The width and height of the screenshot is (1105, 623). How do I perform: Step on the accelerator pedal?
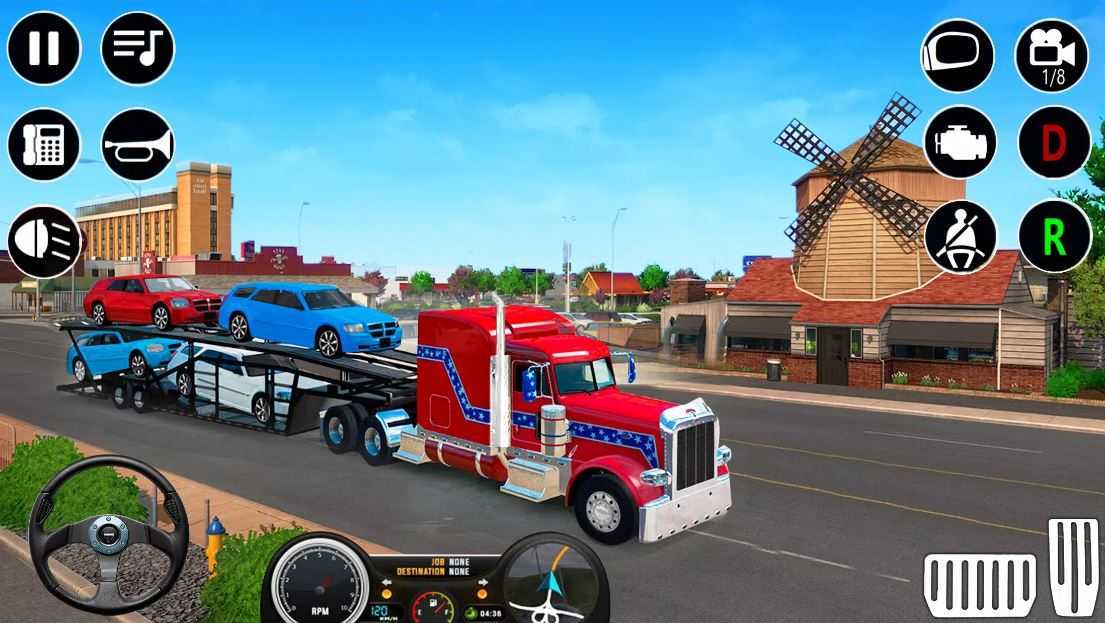[x=1073, y=566]
